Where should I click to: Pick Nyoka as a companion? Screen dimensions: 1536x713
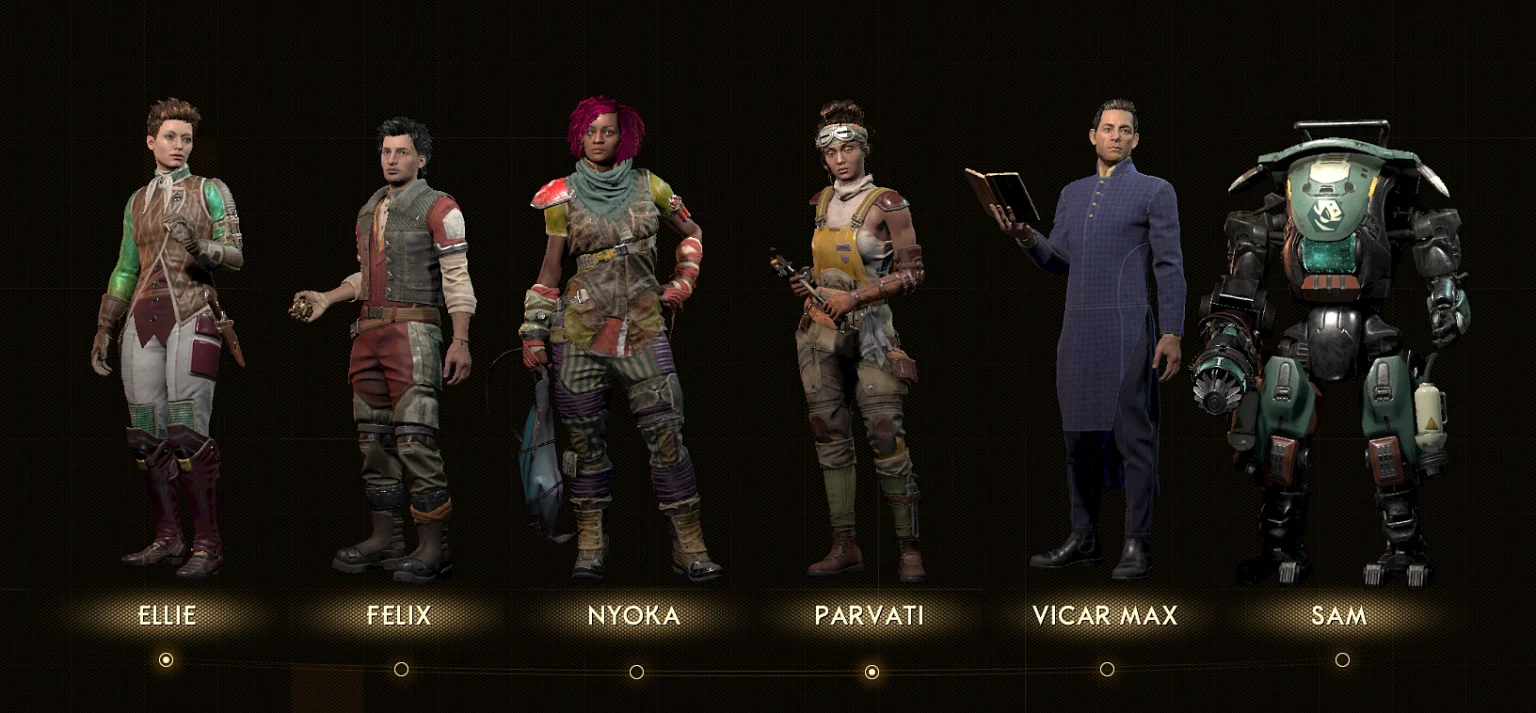[x=634, y=615]
